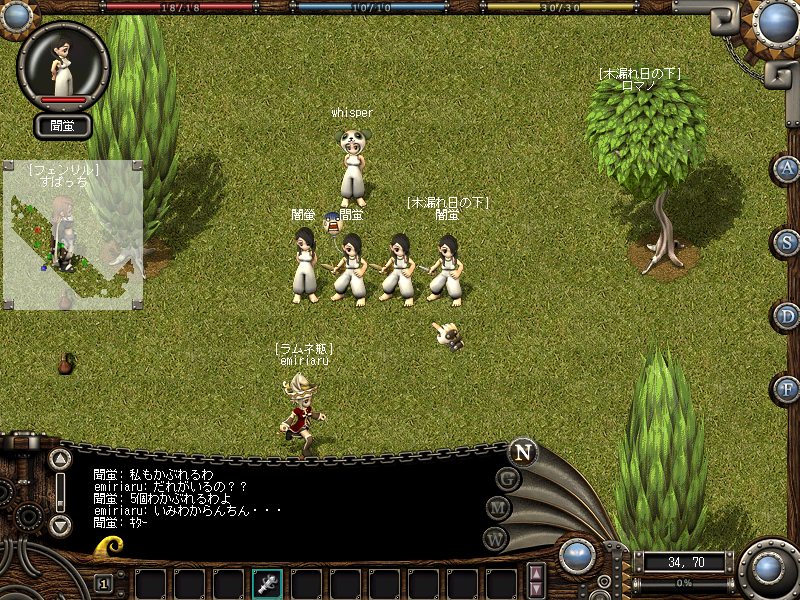Select the hotbar slot holding the silver tool
This screenshot has height=600, width=800.
[x=268, y=583]
